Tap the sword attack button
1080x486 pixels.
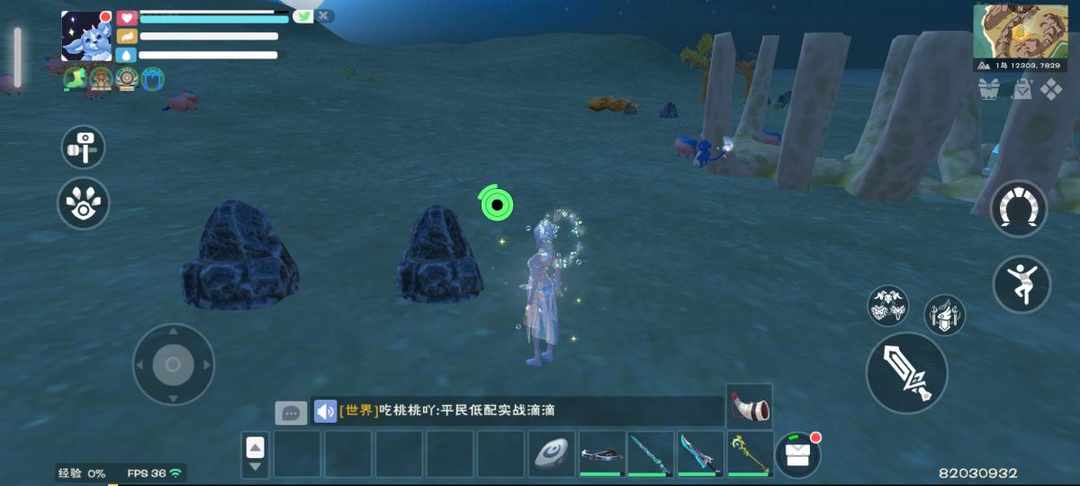(906, 373)
